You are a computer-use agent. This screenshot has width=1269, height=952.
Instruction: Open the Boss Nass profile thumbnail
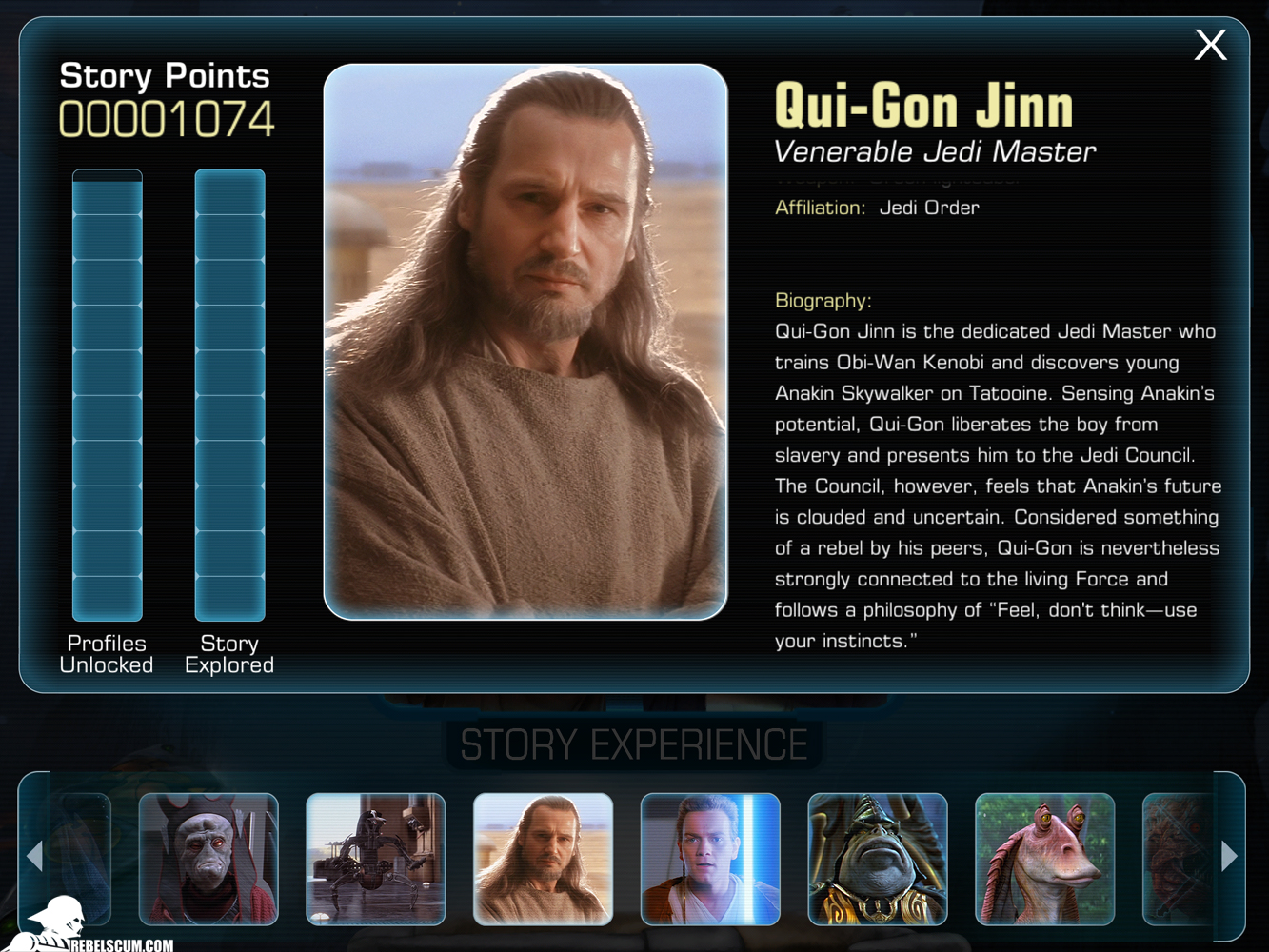point(878,859)
